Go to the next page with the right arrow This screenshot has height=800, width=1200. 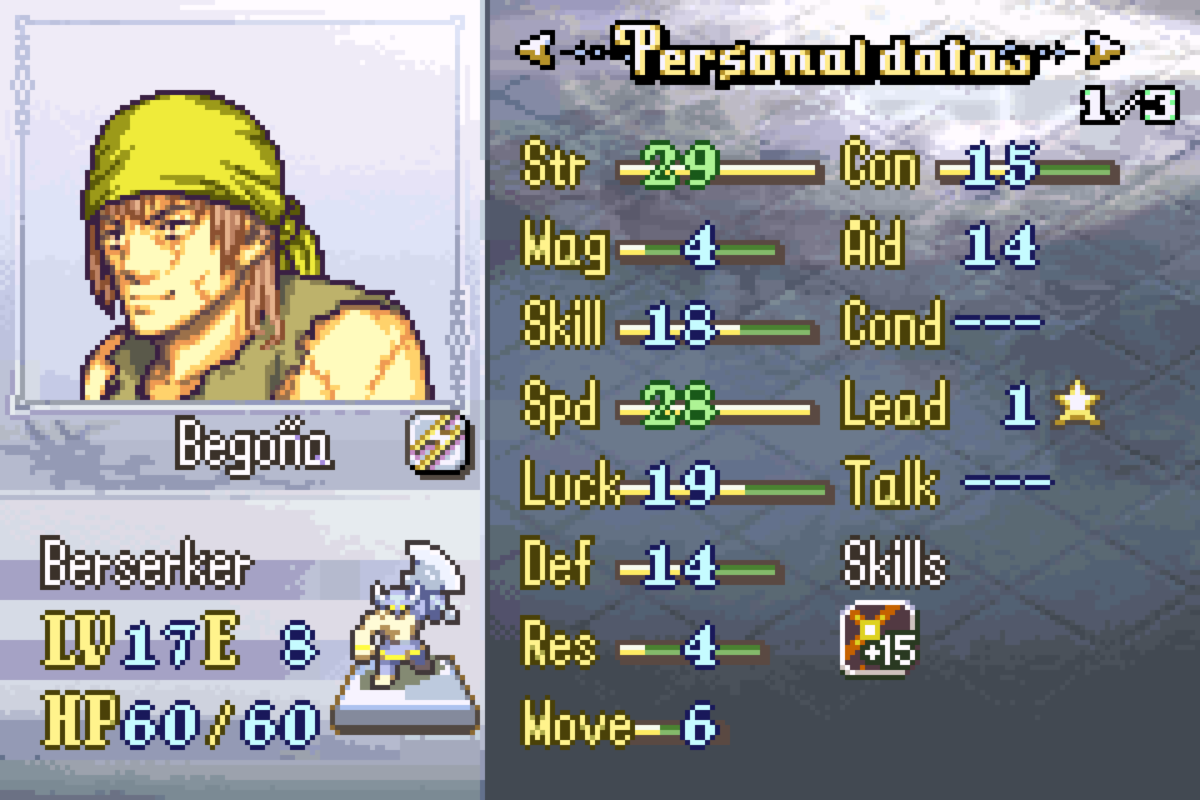point(1103,50)
